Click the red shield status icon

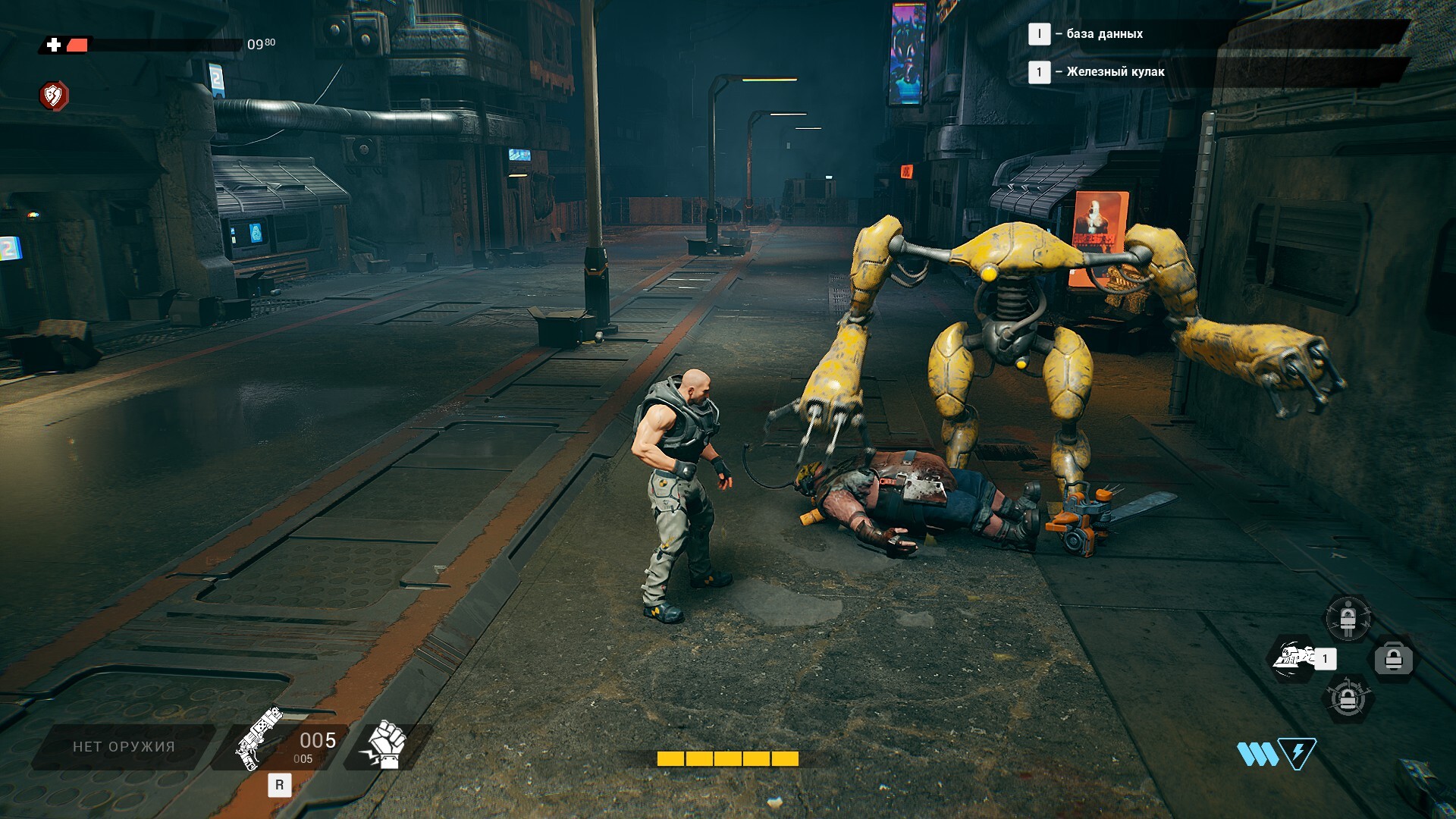click(54, 96)
